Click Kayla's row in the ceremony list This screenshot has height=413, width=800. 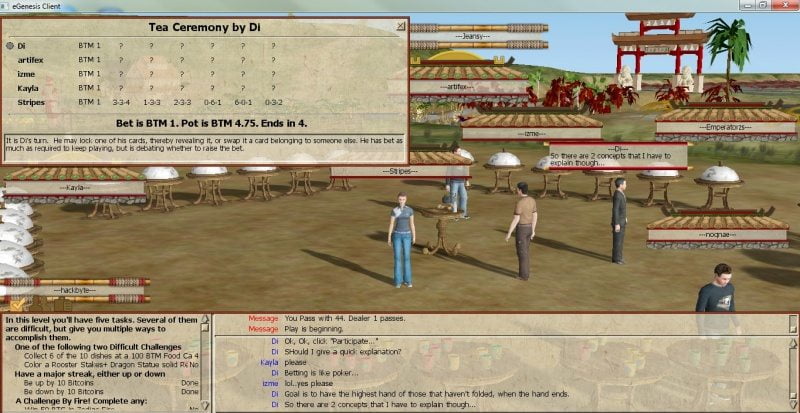point(28,88)
